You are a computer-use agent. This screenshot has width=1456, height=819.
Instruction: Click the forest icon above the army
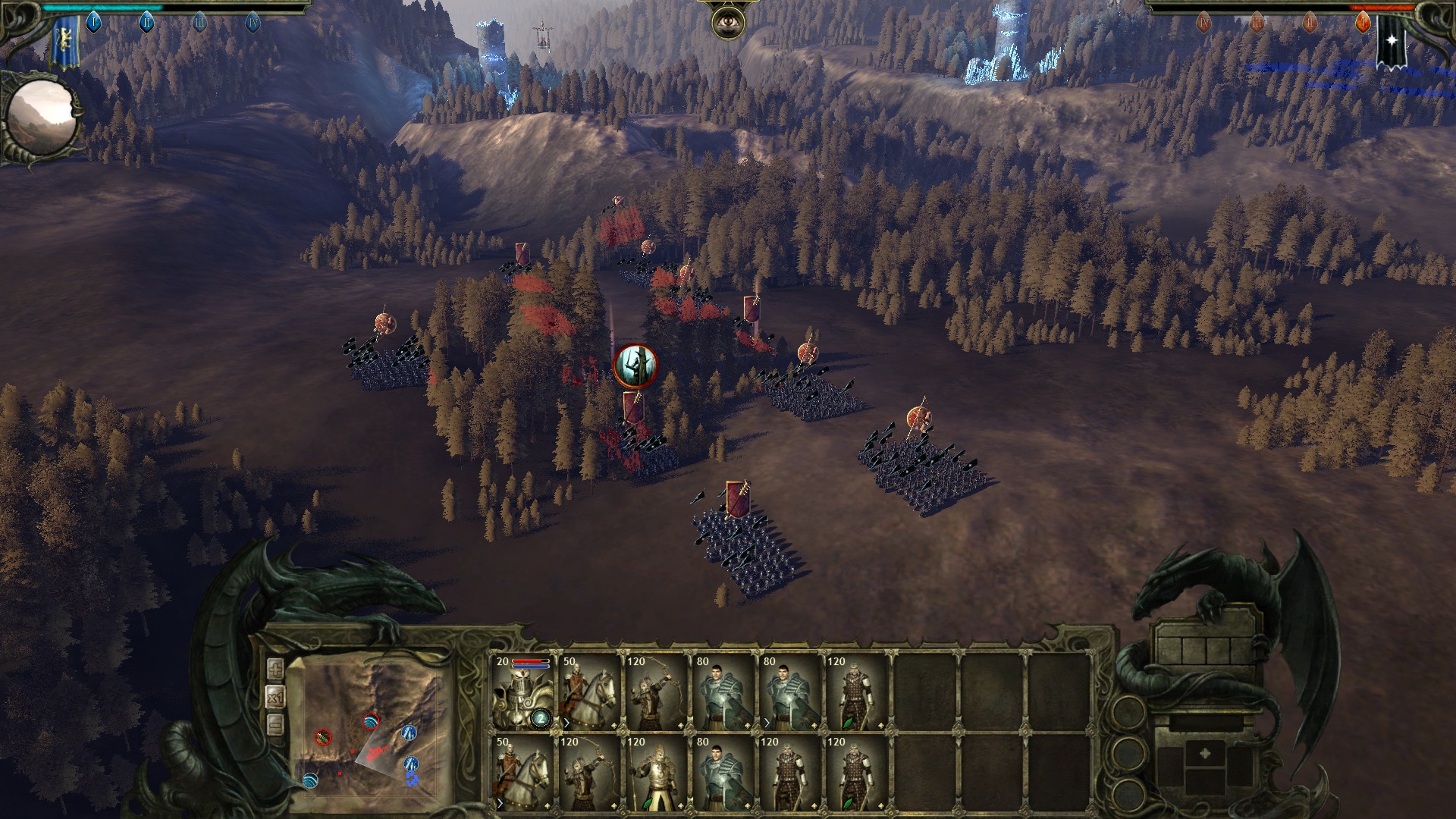tap(635, 366)
